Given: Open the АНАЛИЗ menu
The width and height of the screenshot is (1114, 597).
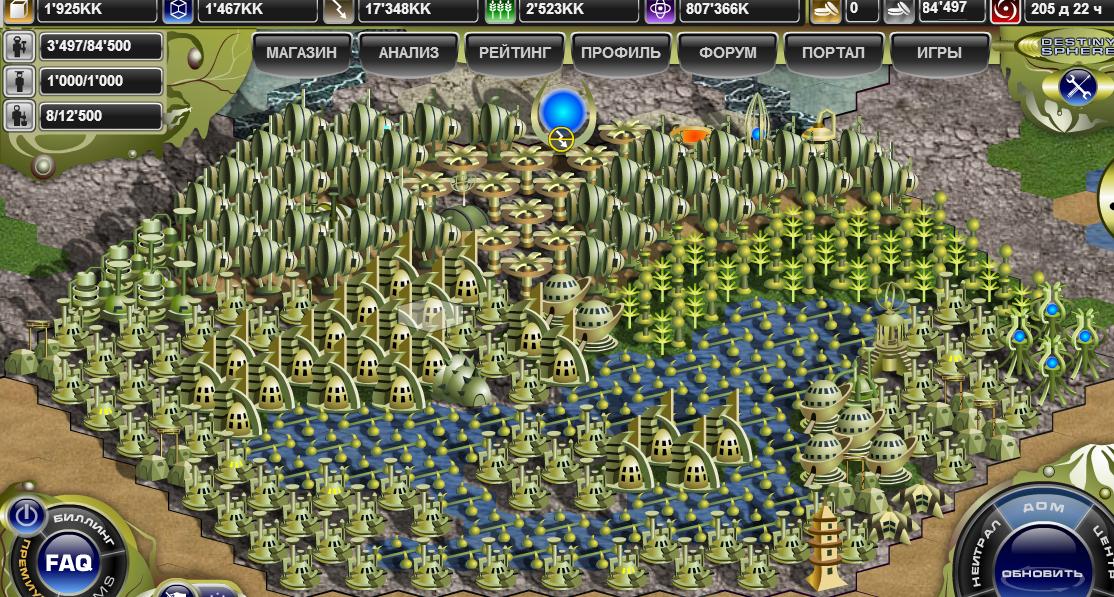Looking at the screenshot, I should (408, 53).
